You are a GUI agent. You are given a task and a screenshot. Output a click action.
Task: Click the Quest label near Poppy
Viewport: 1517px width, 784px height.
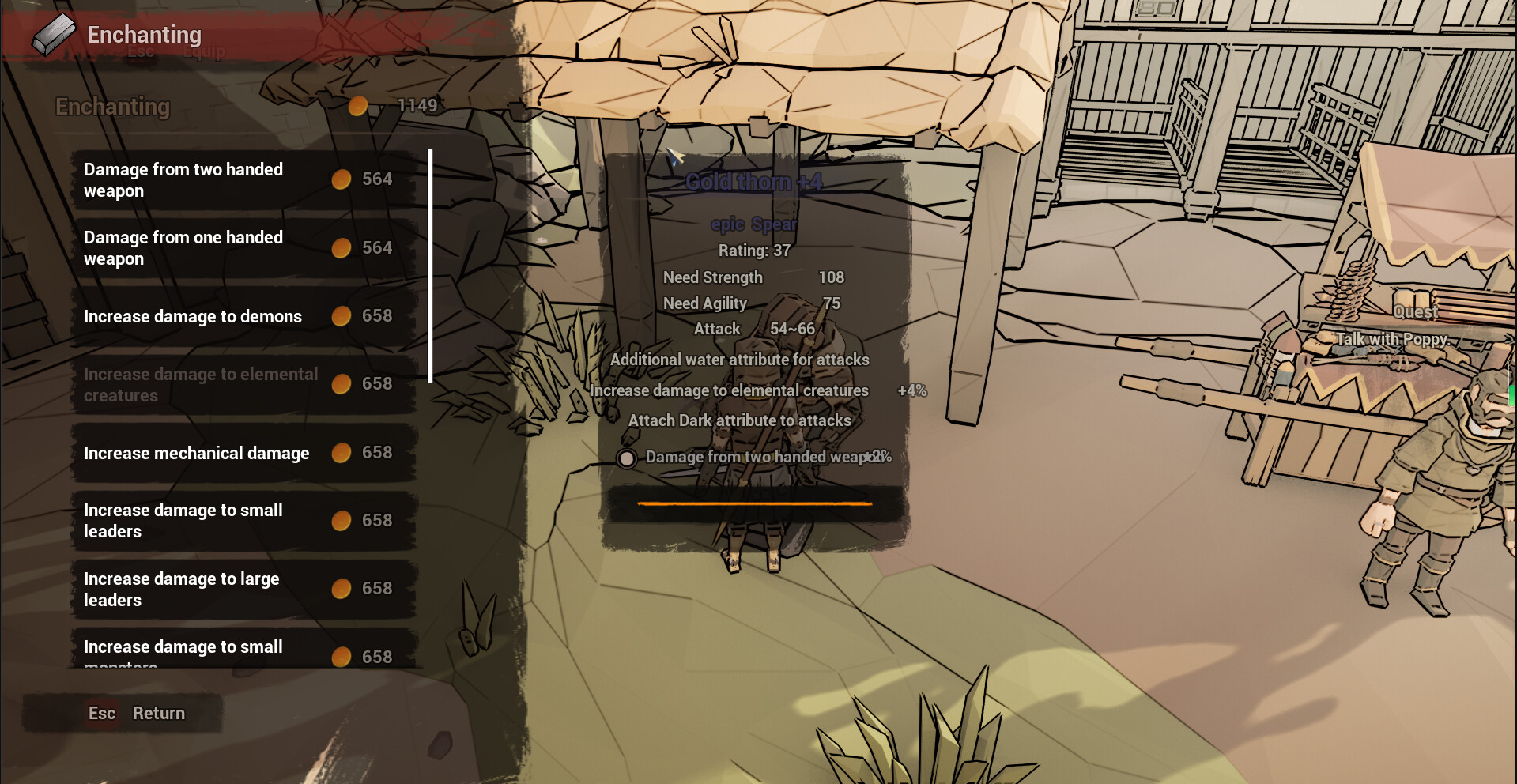(1416, 311)
